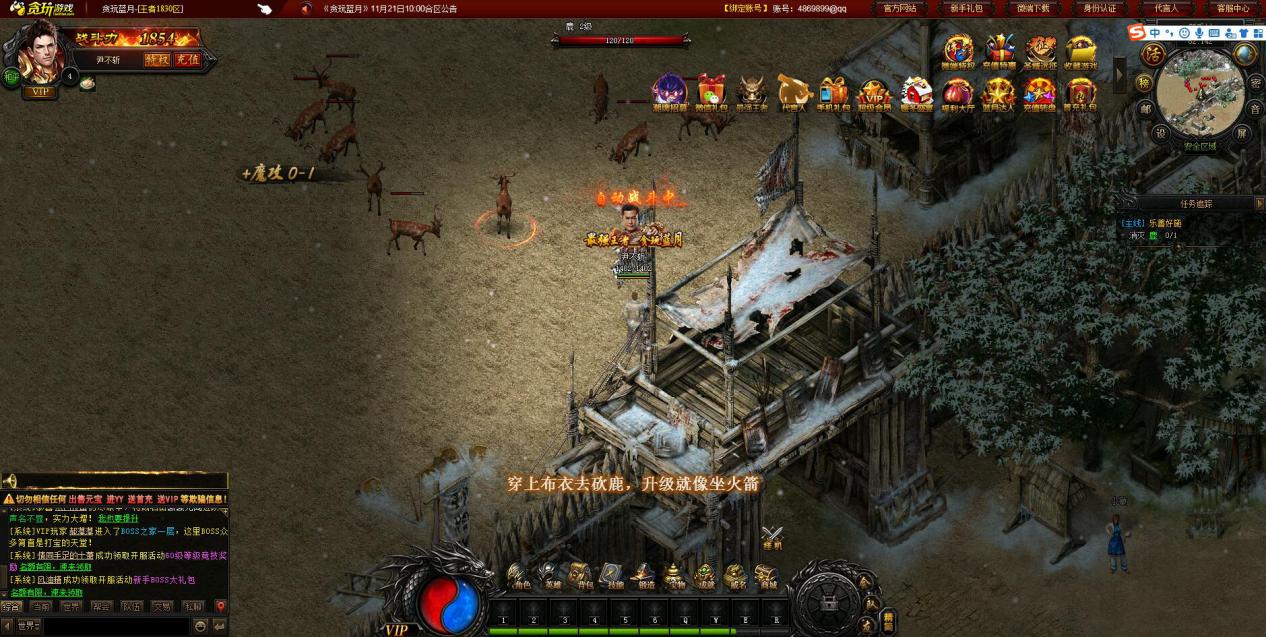The width and height of the screenshot is (1266, 637).
Task: Open the 超级会员 VIP icon
Action: (x=874, y=94)
